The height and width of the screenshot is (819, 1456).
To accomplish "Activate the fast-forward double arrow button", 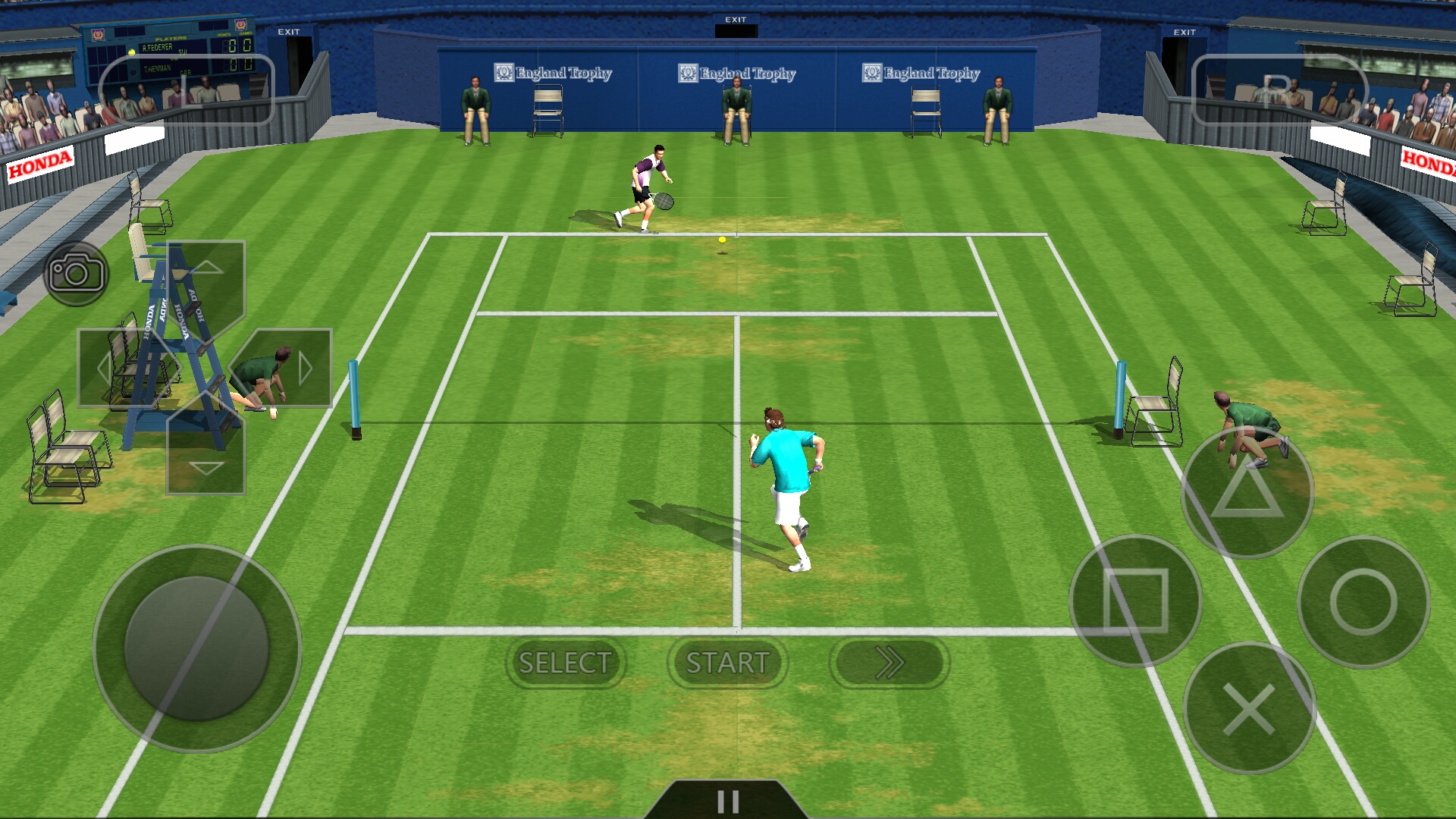I will click(x=890, y=663).
